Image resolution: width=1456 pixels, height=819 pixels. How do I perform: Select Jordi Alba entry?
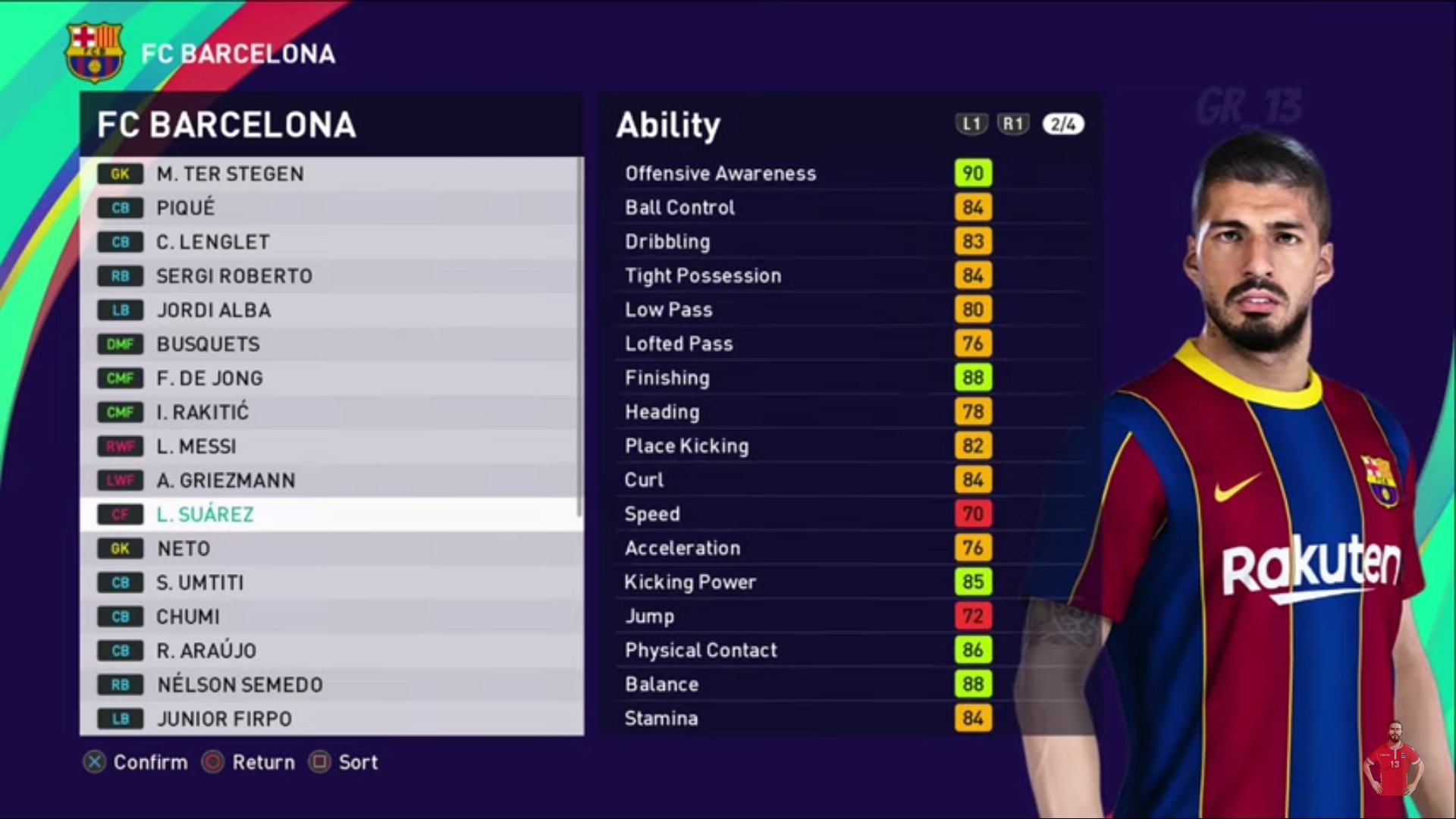pos(331,310)
